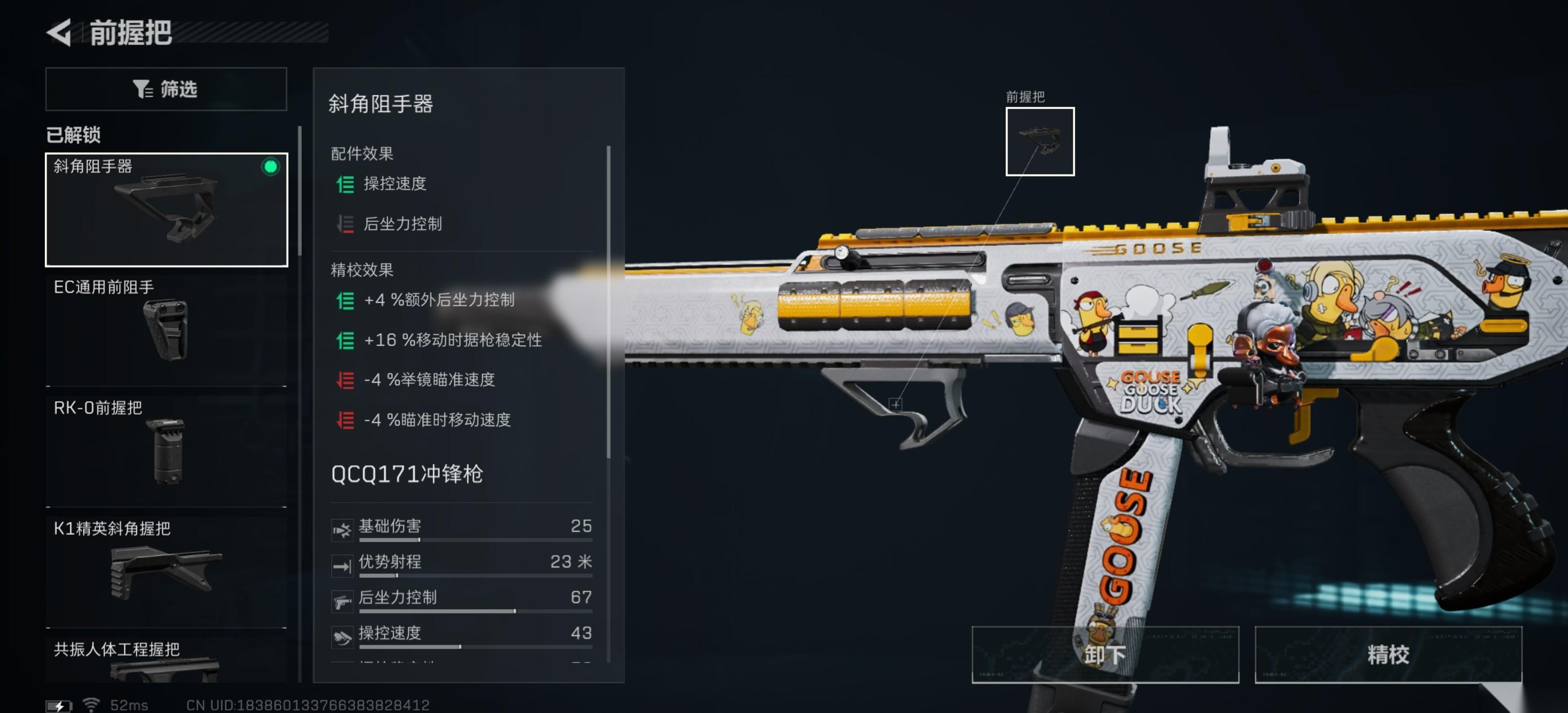Choose the EC通用前阻手 grip

[x=166, y=329]
